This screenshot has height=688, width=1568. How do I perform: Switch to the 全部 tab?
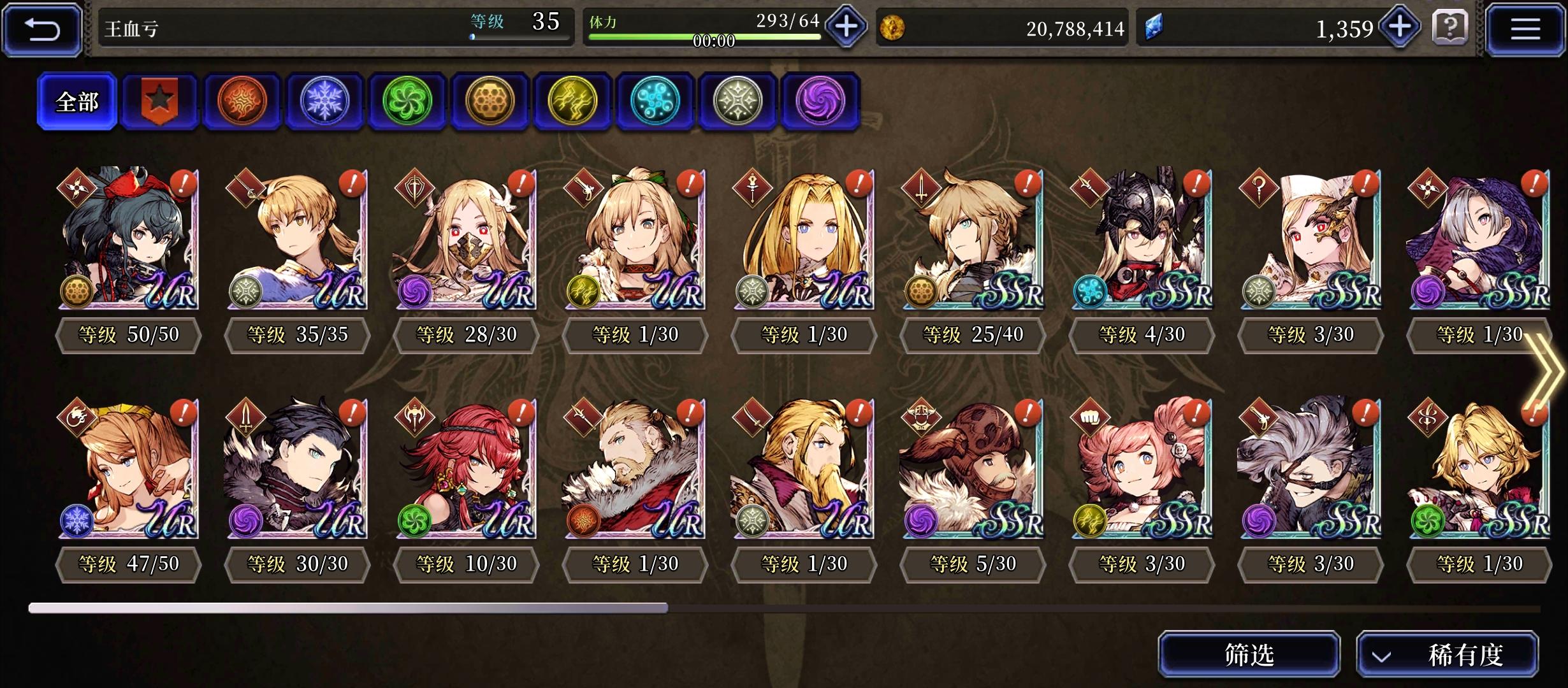pyautogui.click(x=76, y=101)
